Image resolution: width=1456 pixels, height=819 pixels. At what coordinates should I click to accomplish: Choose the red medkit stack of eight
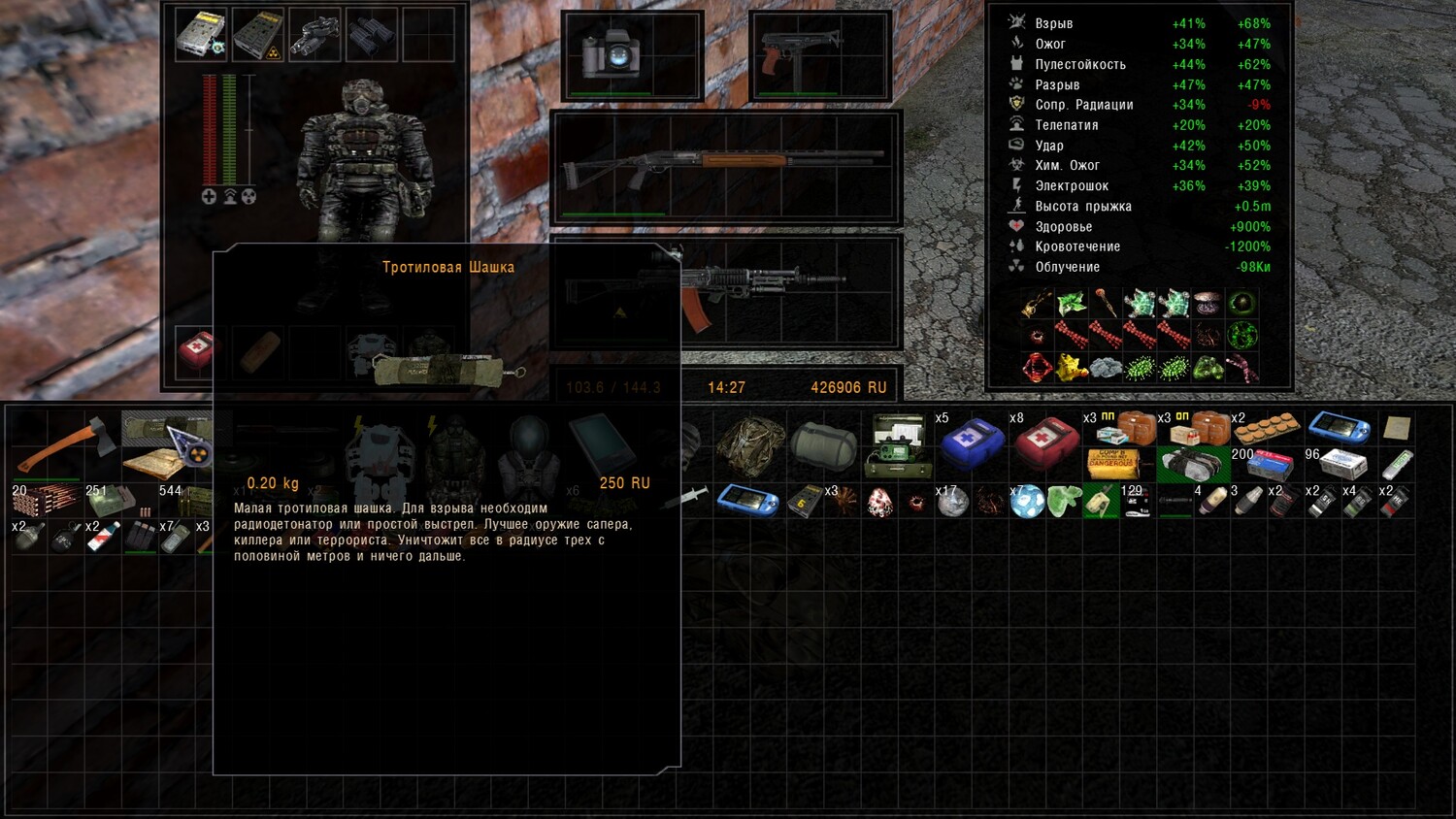(1046, 442)
